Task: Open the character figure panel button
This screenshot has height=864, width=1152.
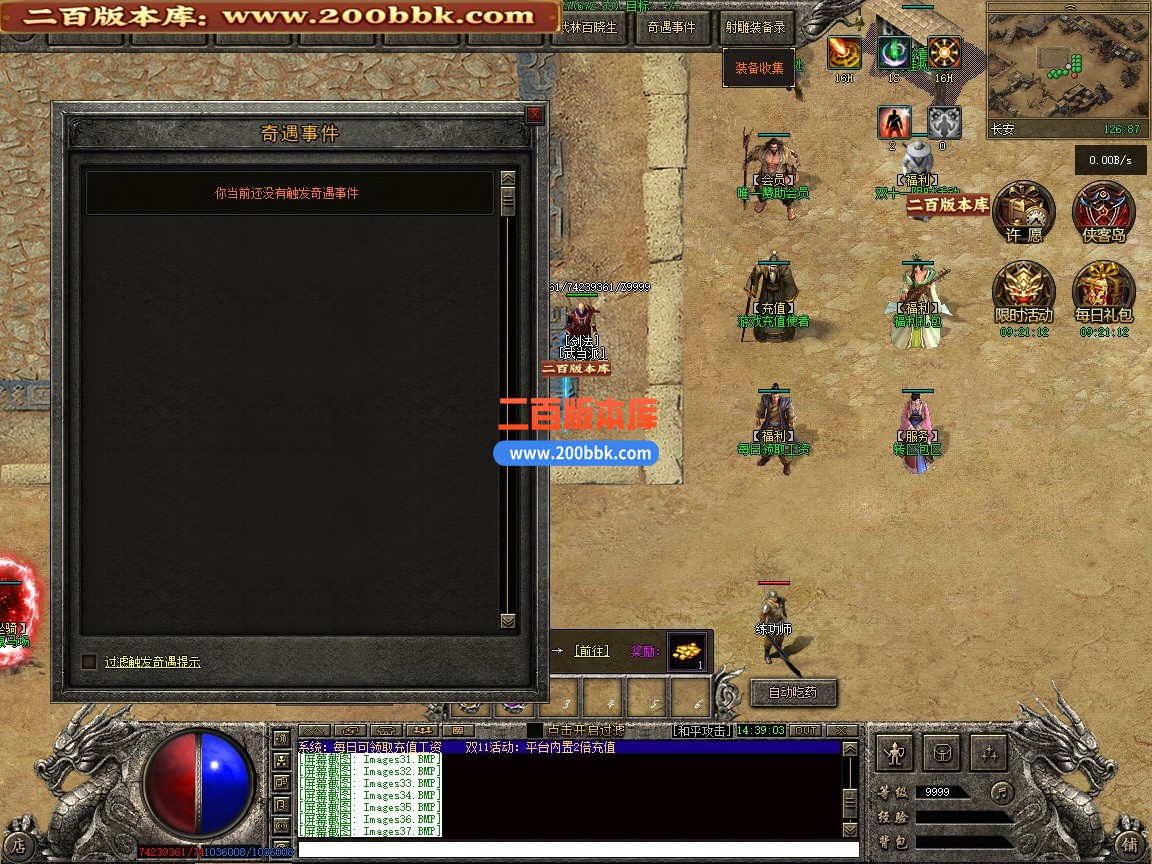Action: (895, 752)
